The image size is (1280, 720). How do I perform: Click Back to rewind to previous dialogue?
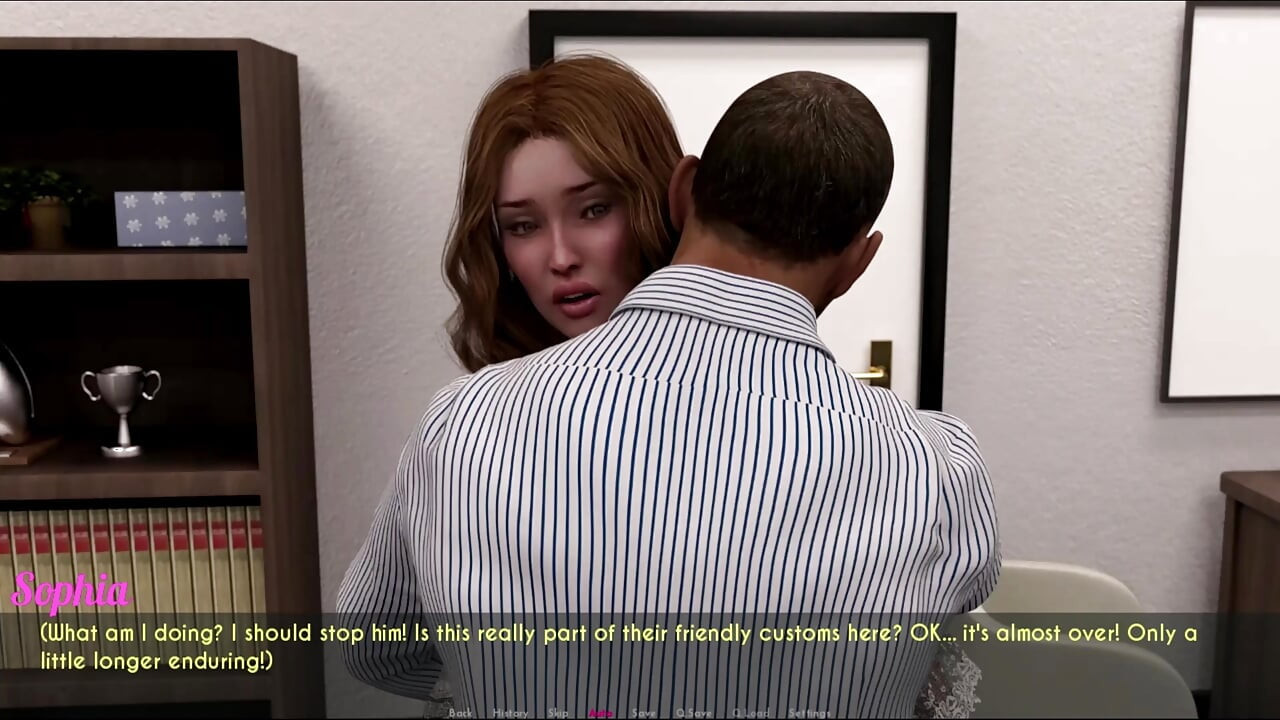[x=461, y=713]
